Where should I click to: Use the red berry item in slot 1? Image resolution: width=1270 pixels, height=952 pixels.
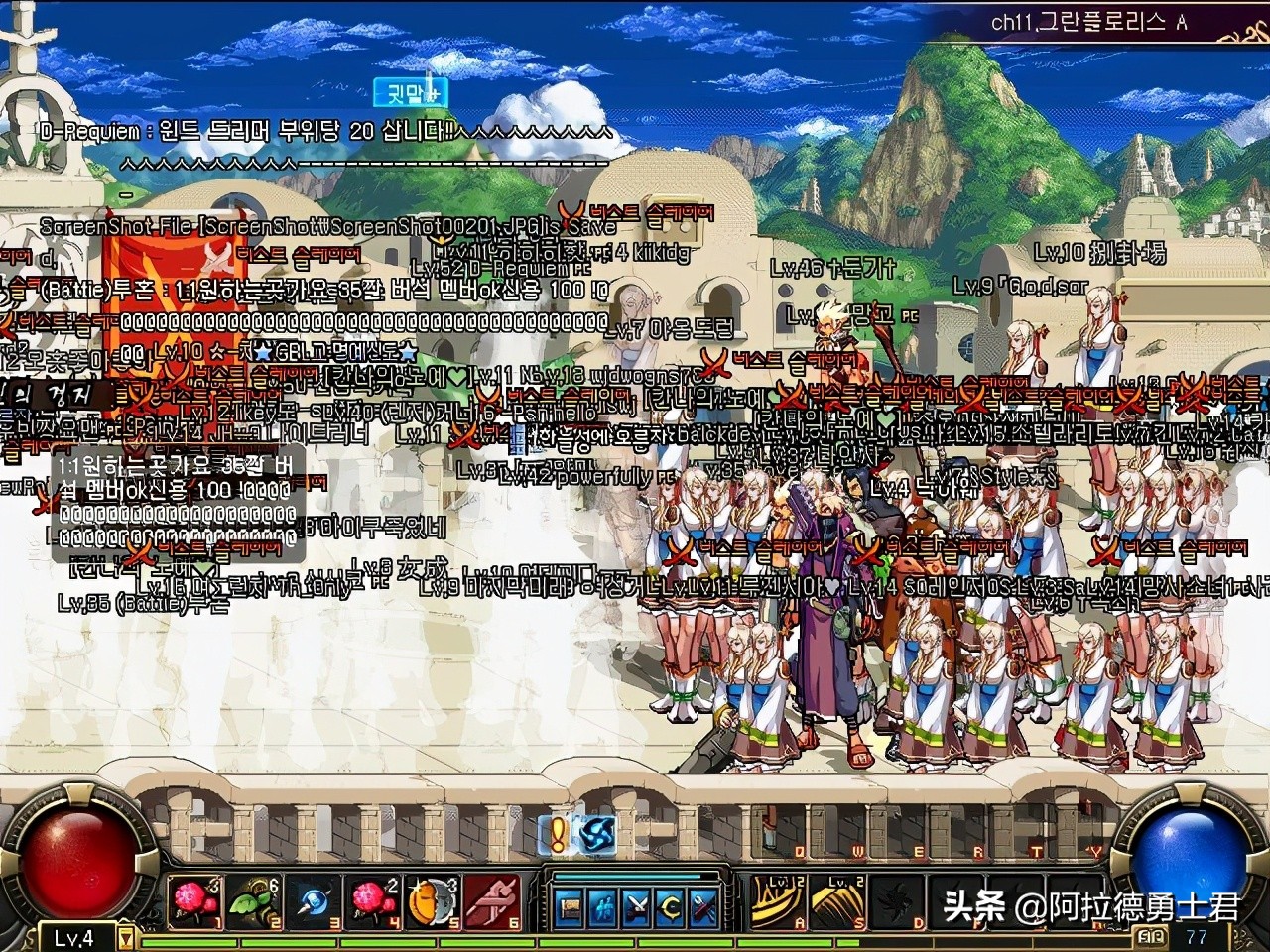coord(193,902)
